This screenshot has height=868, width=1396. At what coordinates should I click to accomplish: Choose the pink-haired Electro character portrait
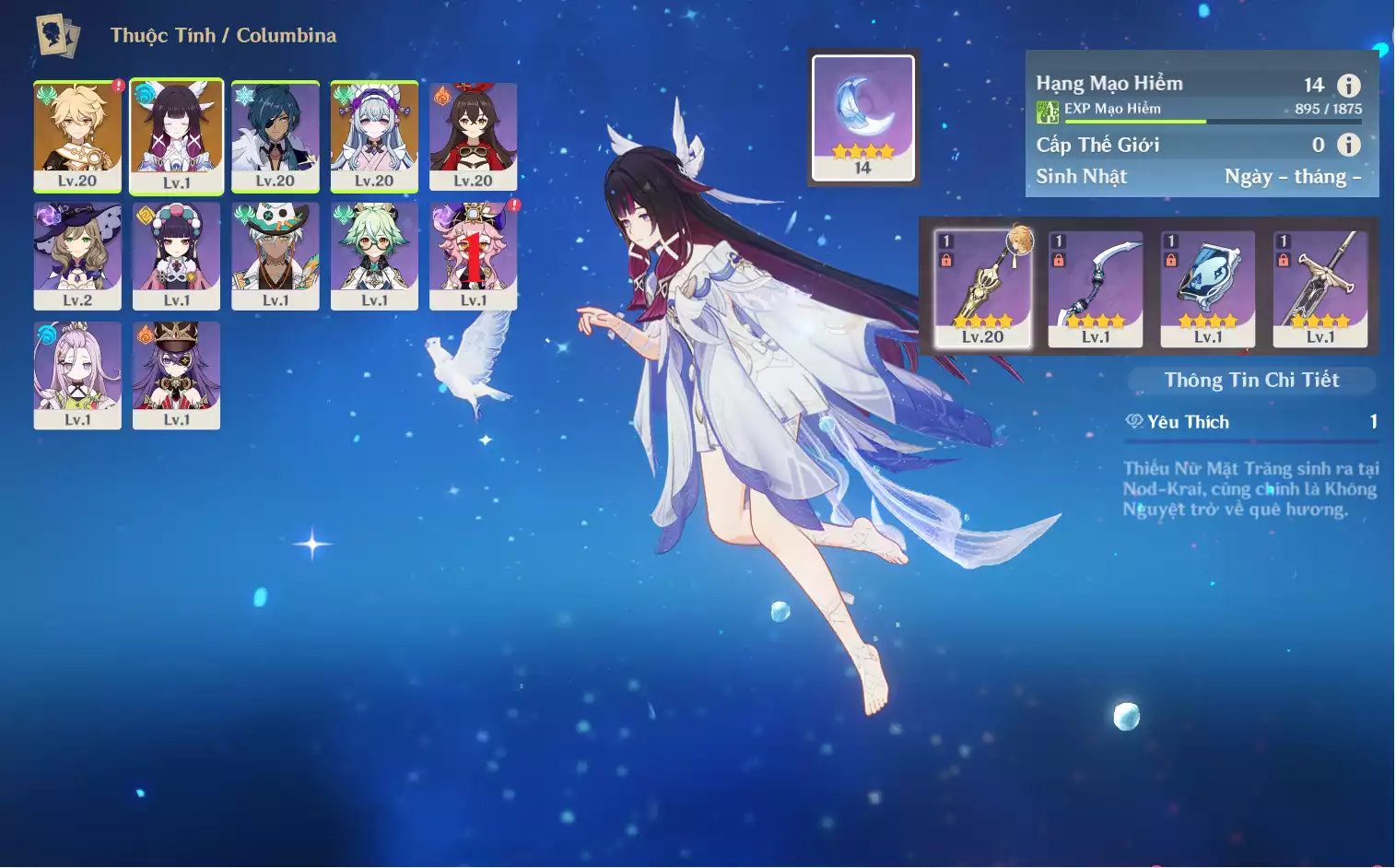(473, 255)
